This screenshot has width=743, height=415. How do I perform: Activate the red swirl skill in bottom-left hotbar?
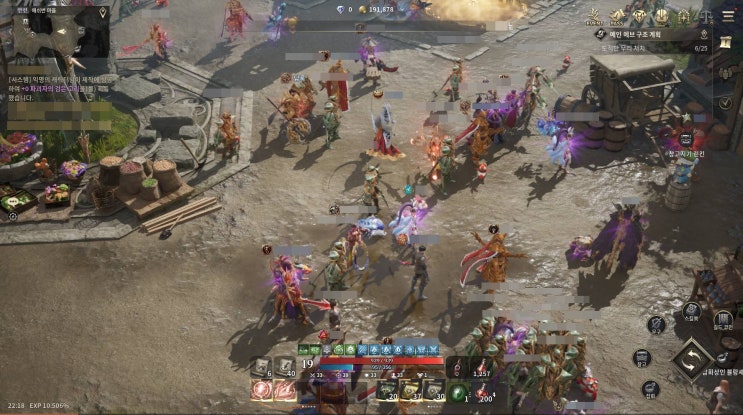click(x=262, y=391)
